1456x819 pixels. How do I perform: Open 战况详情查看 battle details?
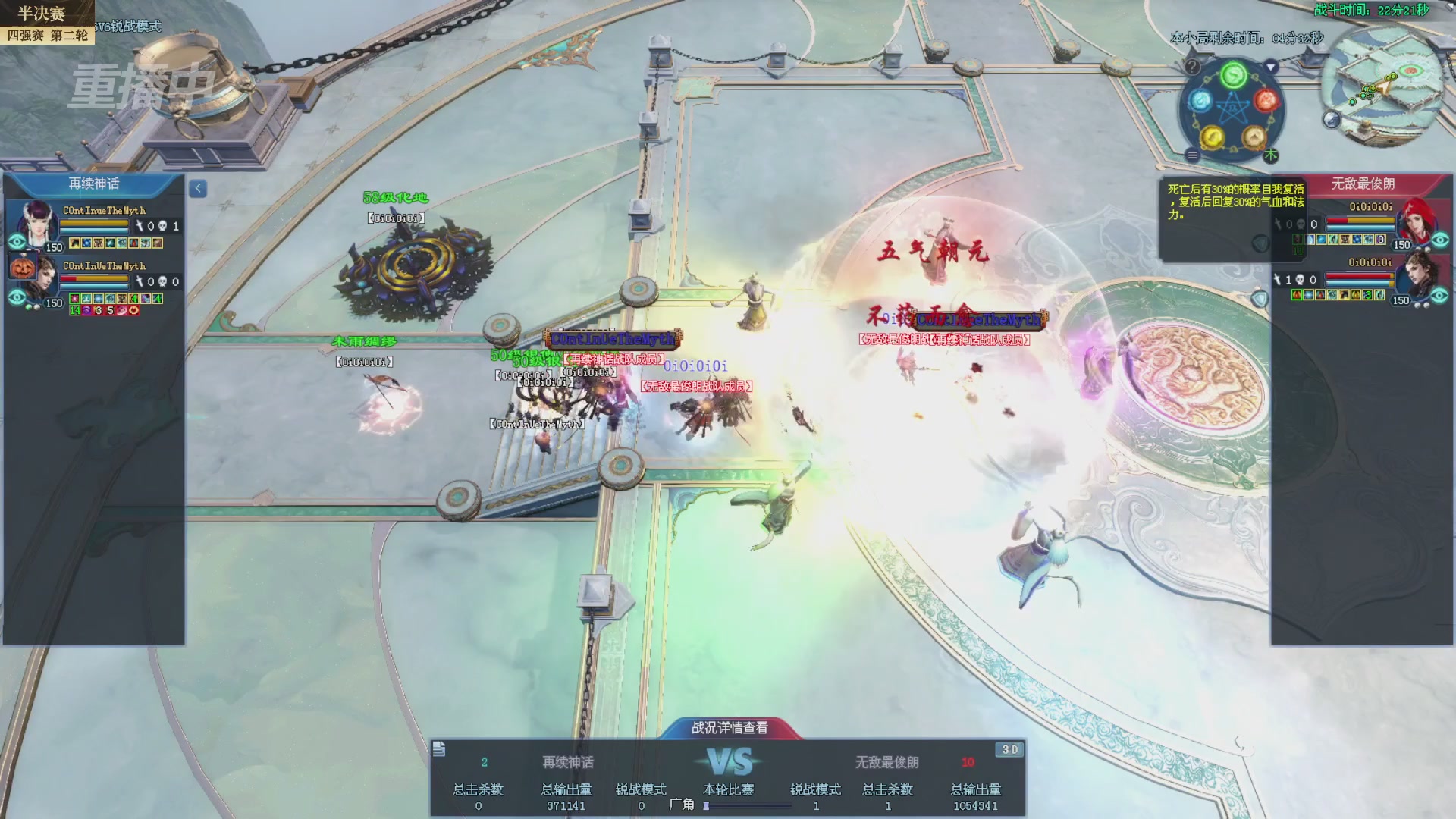tap(730, 727)
